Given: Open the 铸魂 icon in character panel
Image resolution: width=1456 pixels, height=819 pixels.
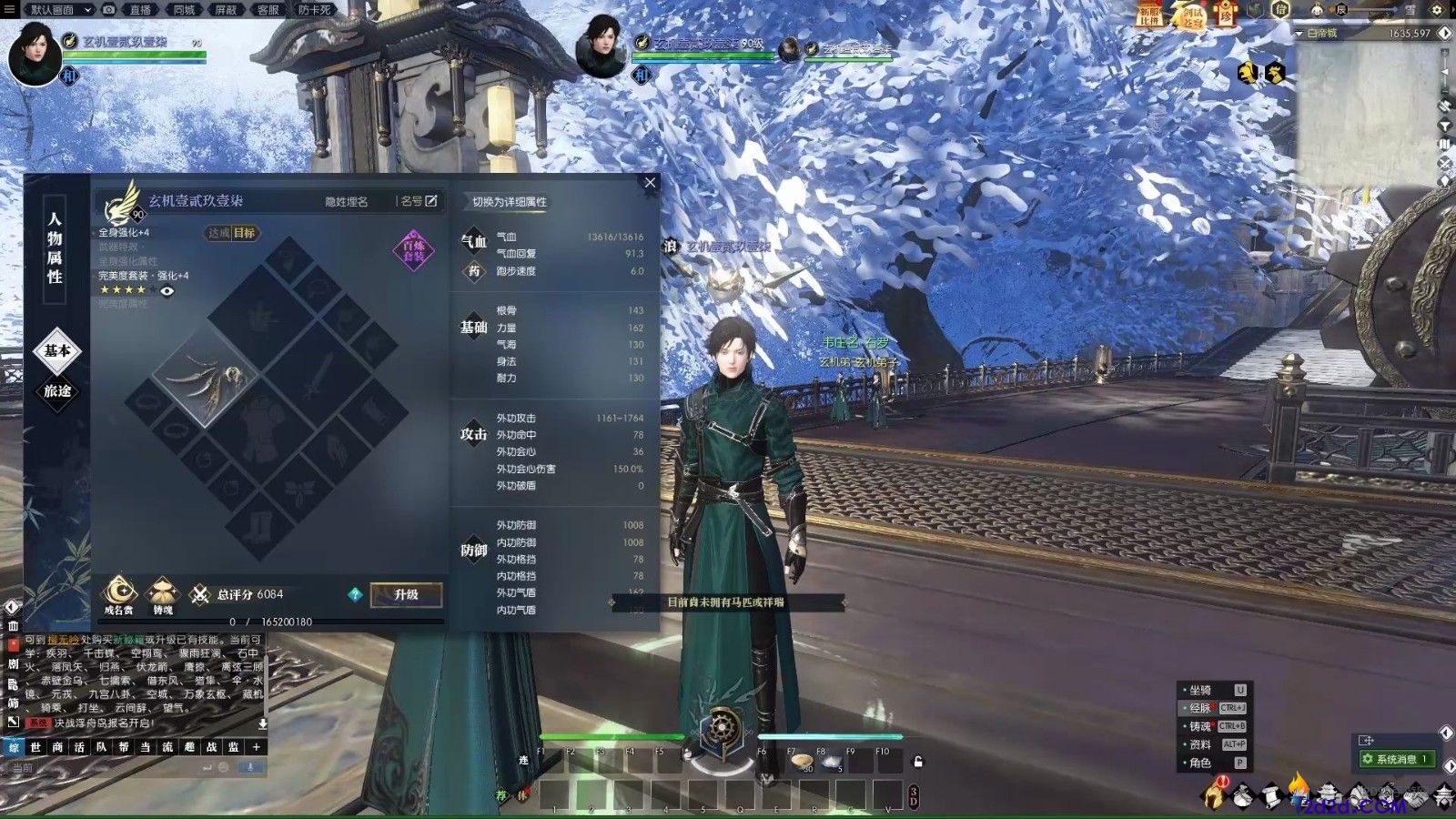Looking at the screenshot, I should tap(163, 594).
